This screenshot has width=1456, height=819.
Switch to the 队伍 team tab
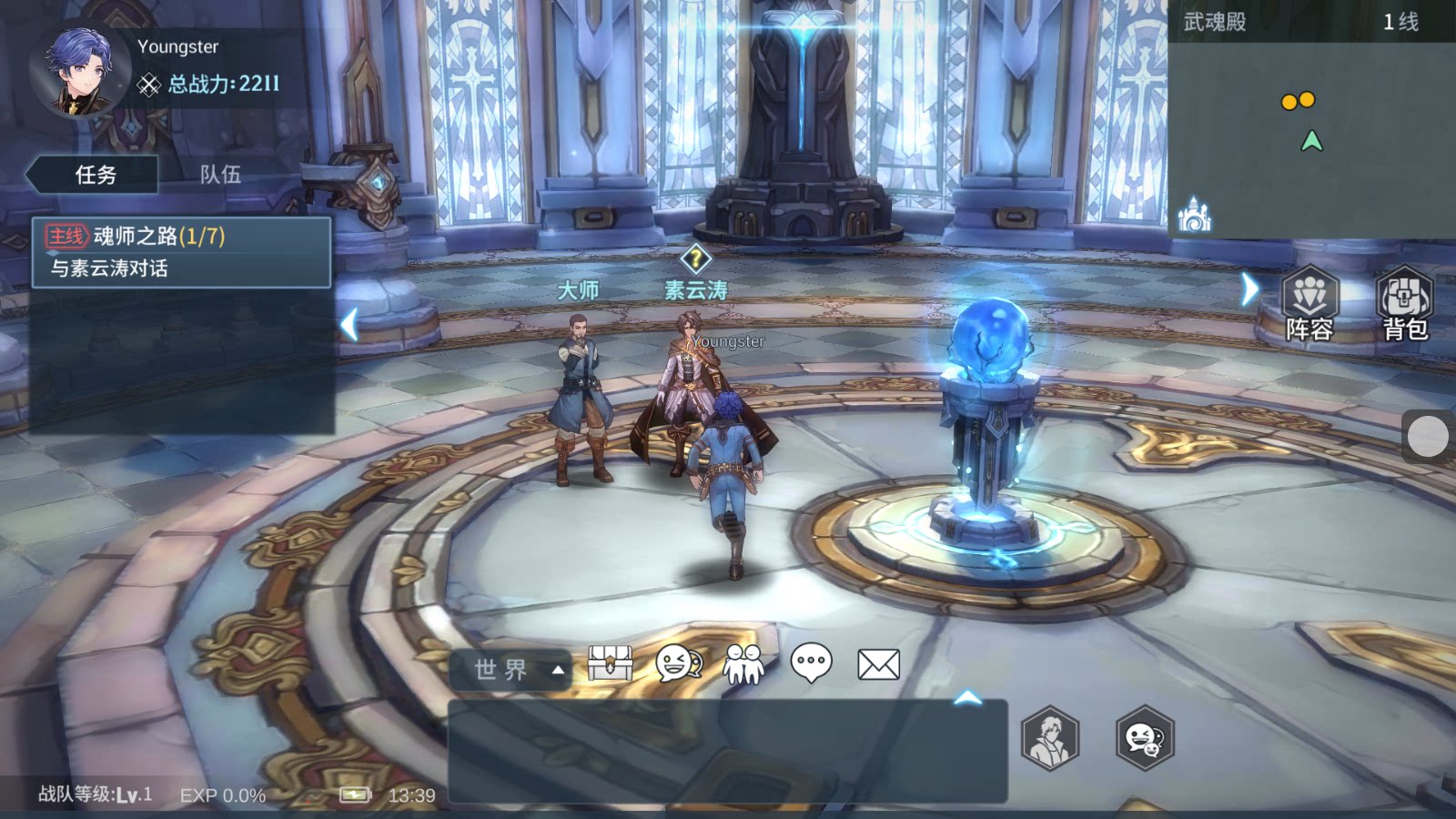pos(220,174)
